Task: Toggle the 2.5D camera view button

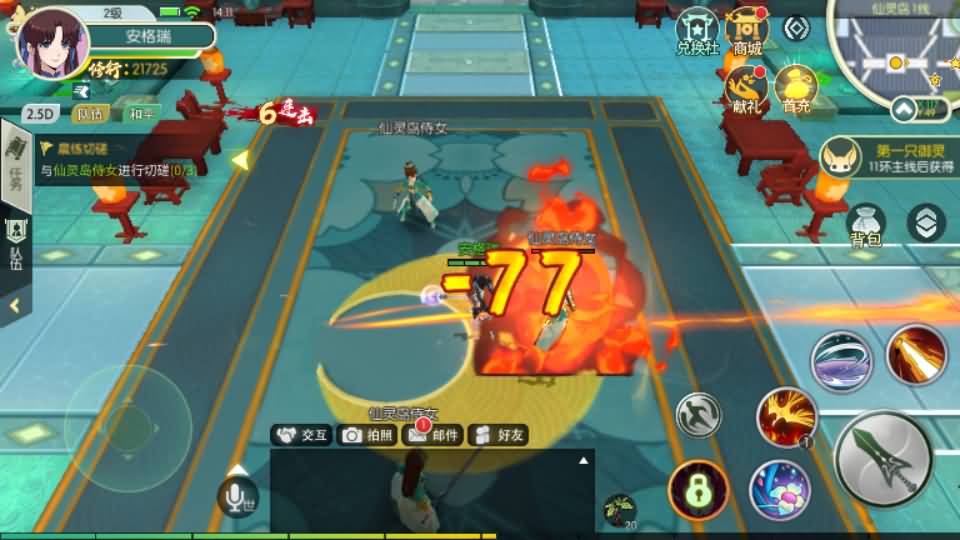Action: click(x=41, y=114)
